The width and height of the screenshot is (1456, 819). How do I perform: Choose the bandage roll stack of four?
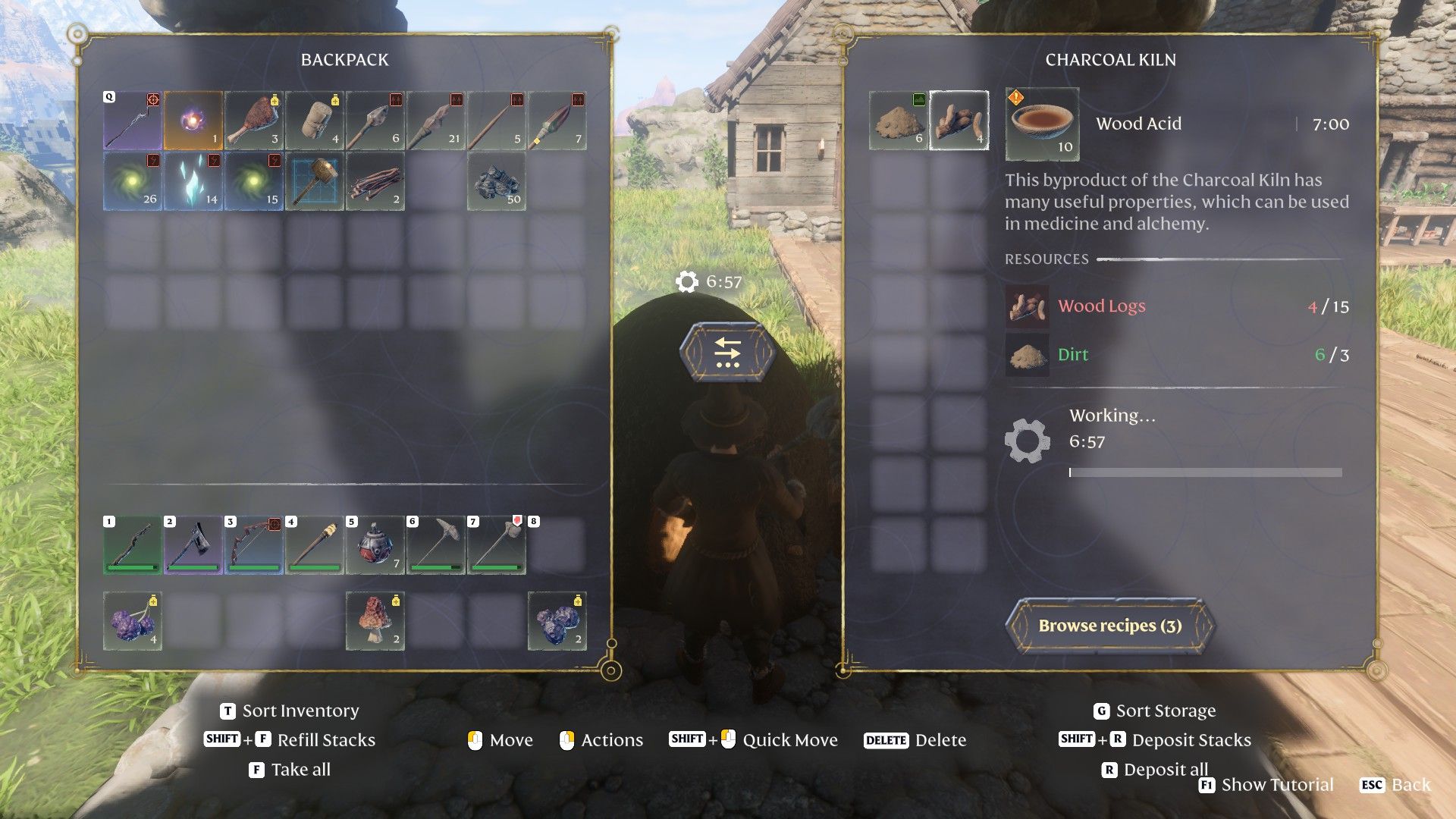pos(315,121)
